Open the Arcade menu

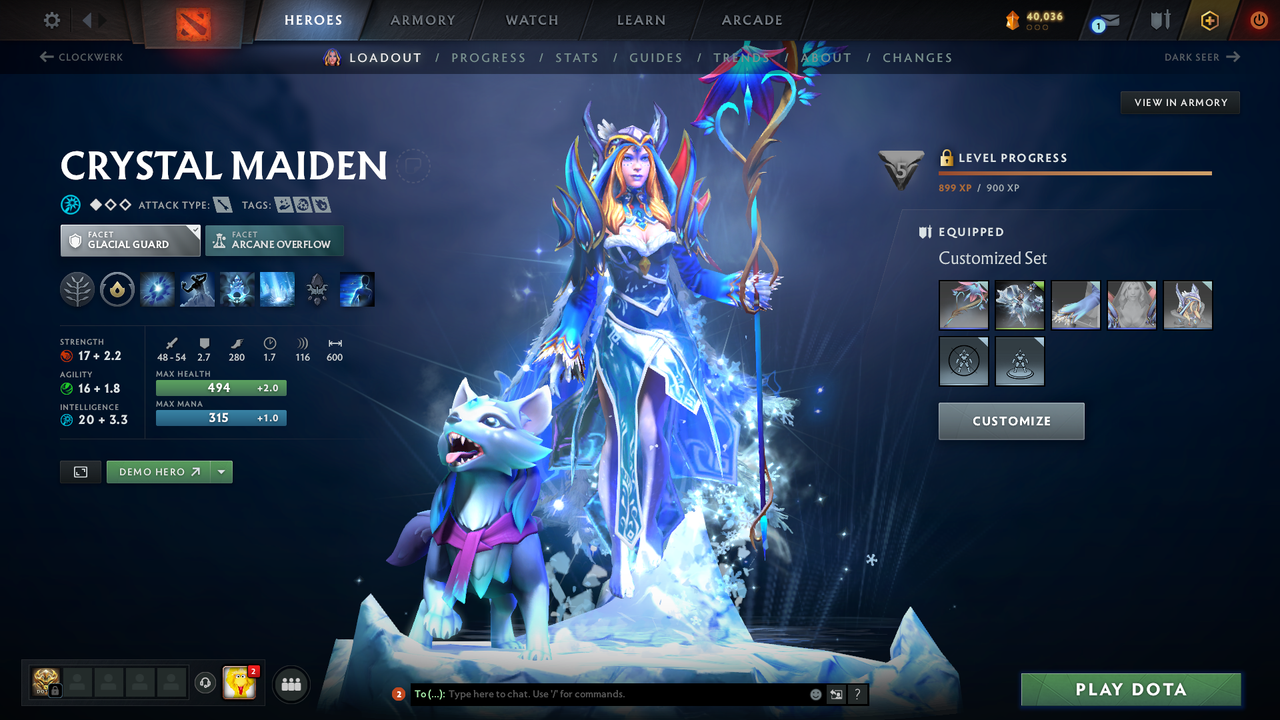(x=752, y=19)
